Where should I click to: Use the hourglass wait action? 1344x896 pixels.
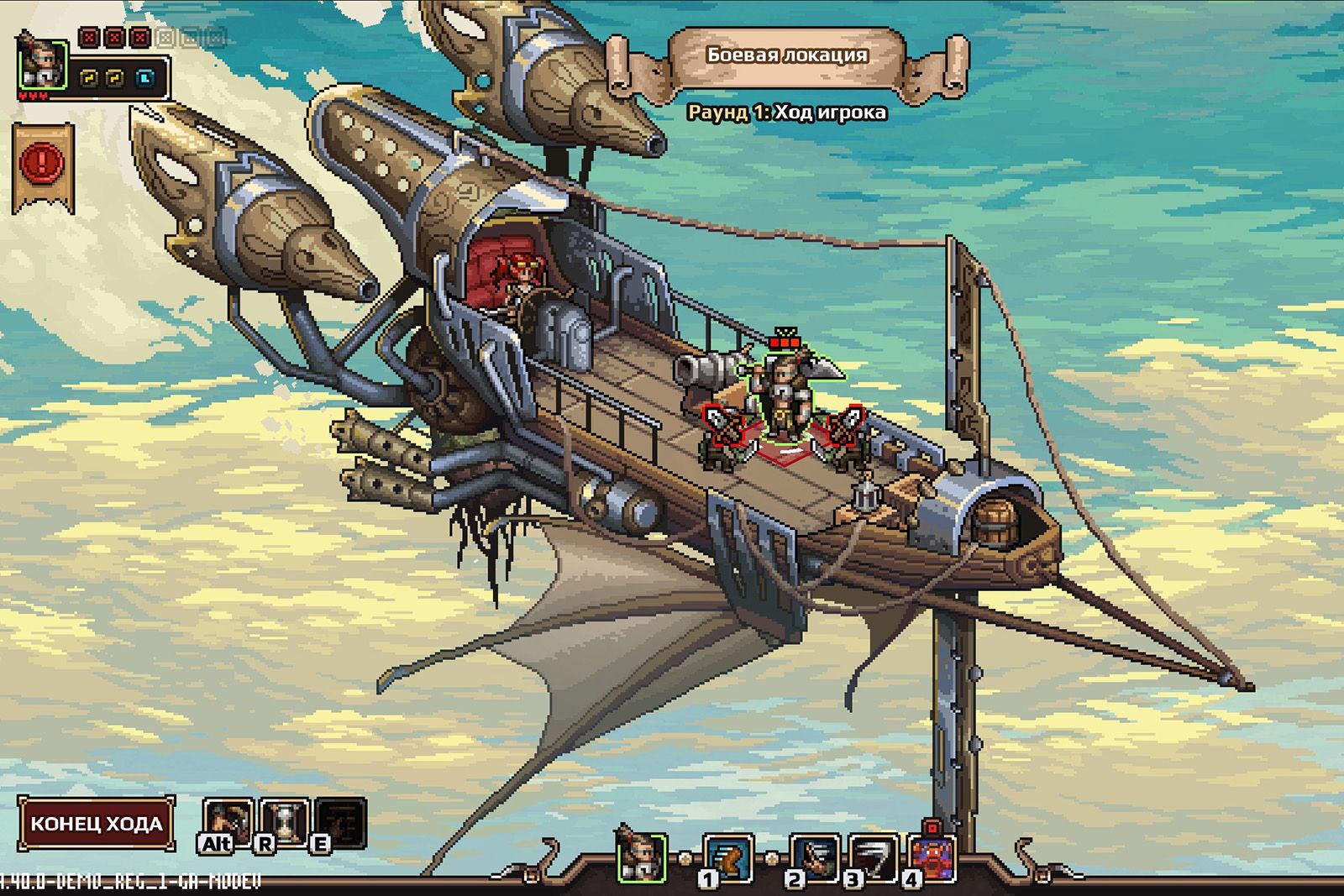[x=282, y=821]
